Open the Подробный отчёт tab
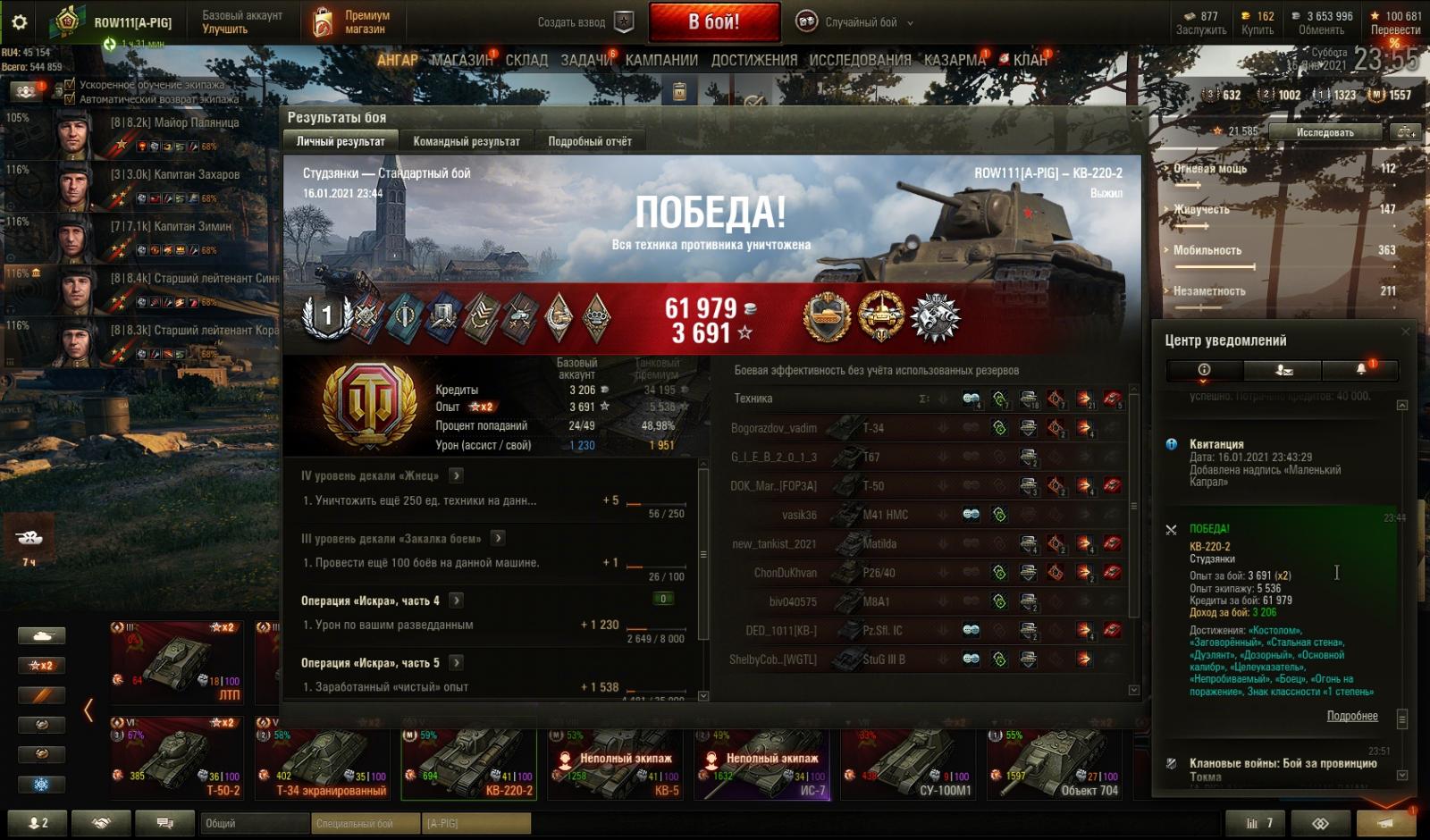1430x840 pixels. tap(589, 141)
